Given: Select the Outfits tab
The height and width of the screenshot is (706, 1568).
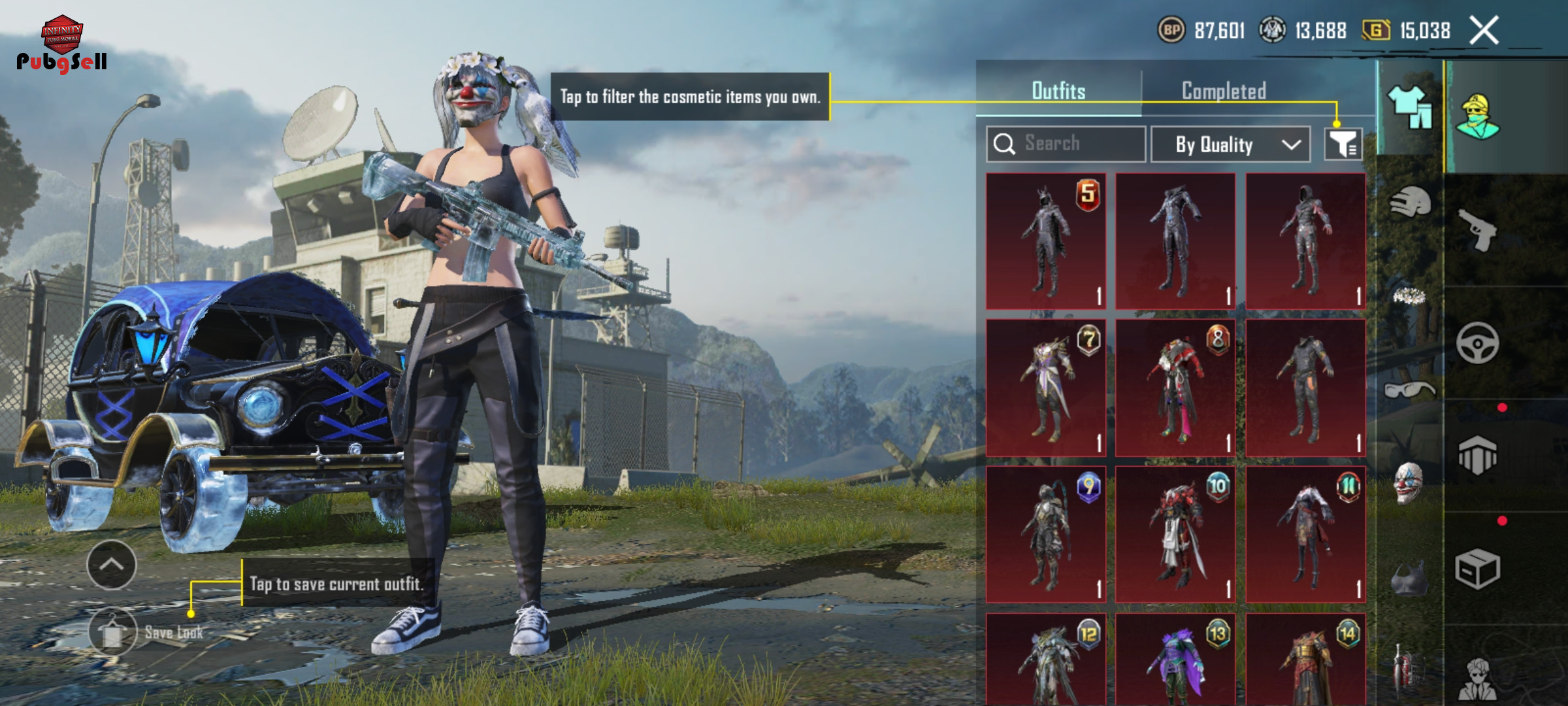Looking at the screenshot, I should pyautogui.click(x=1058, y=91).
